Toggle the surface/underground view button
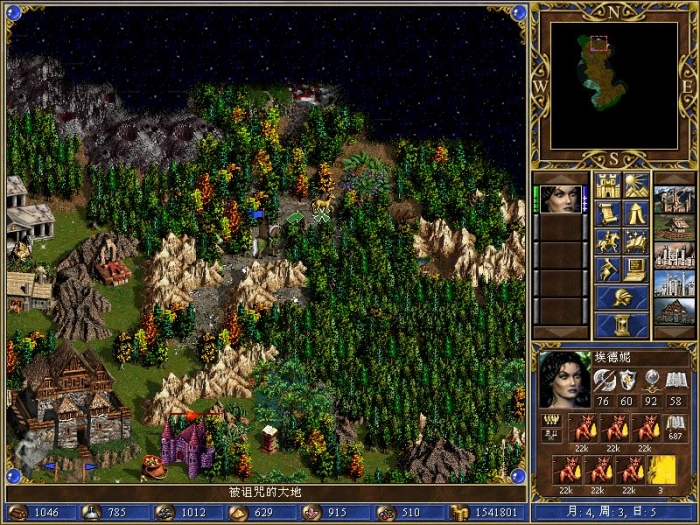 pos(635,186)
